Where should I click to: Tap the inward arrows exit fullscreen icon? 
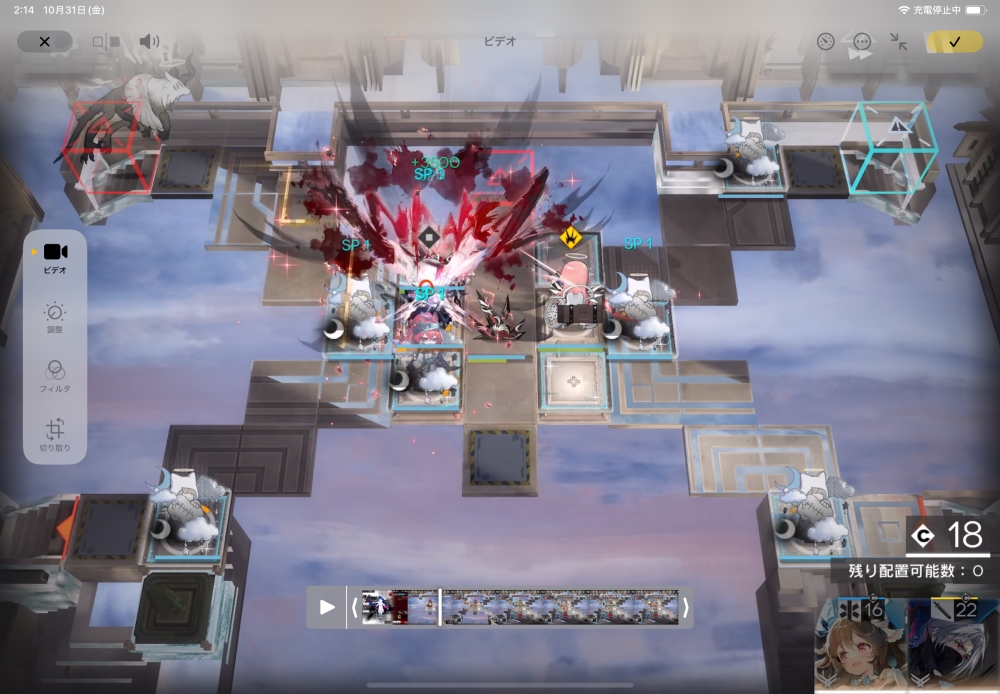(898, 42)
